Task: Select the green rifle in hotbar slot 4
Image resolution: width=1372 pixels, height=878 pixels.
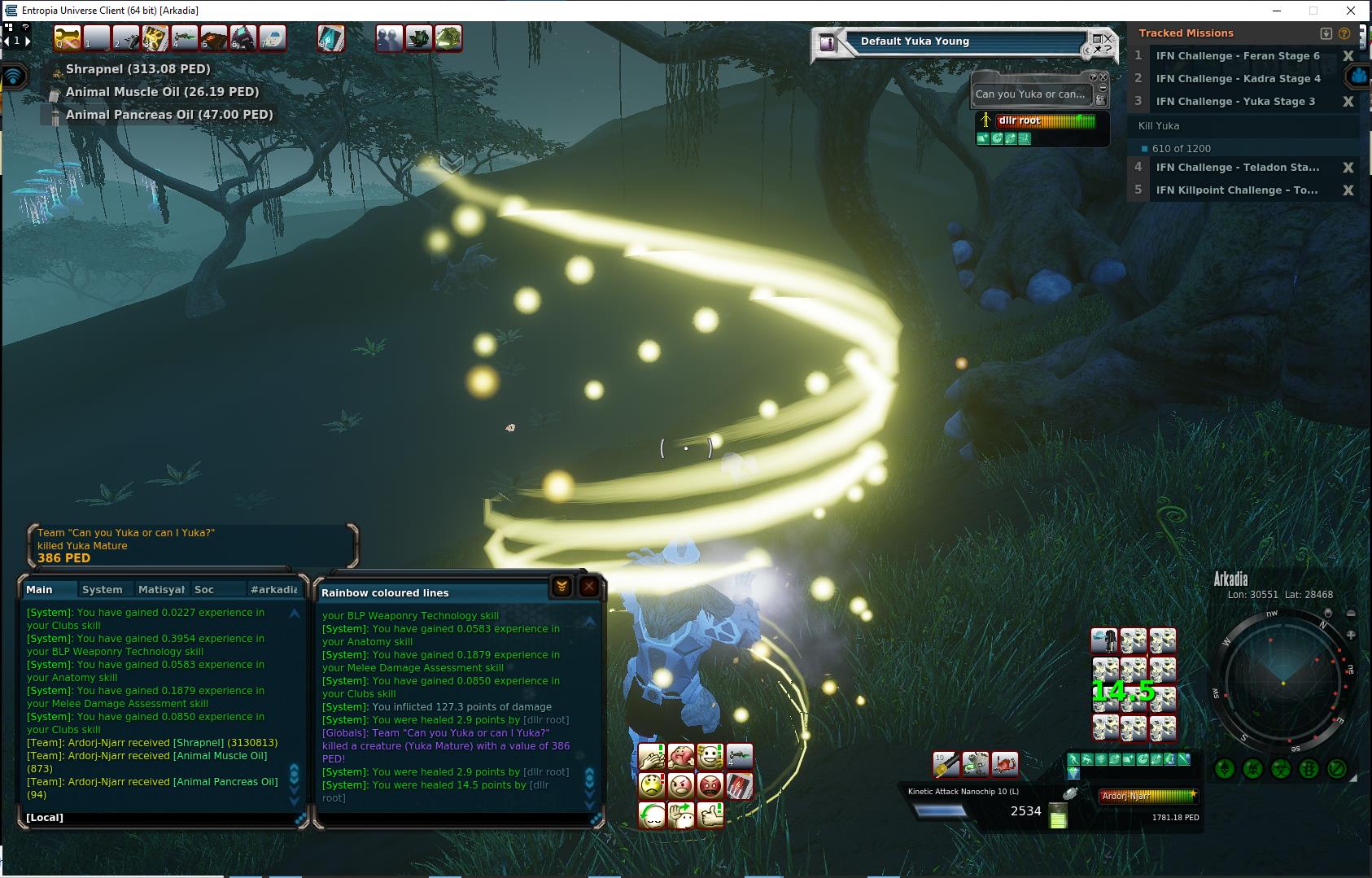Action: [185, 38]
